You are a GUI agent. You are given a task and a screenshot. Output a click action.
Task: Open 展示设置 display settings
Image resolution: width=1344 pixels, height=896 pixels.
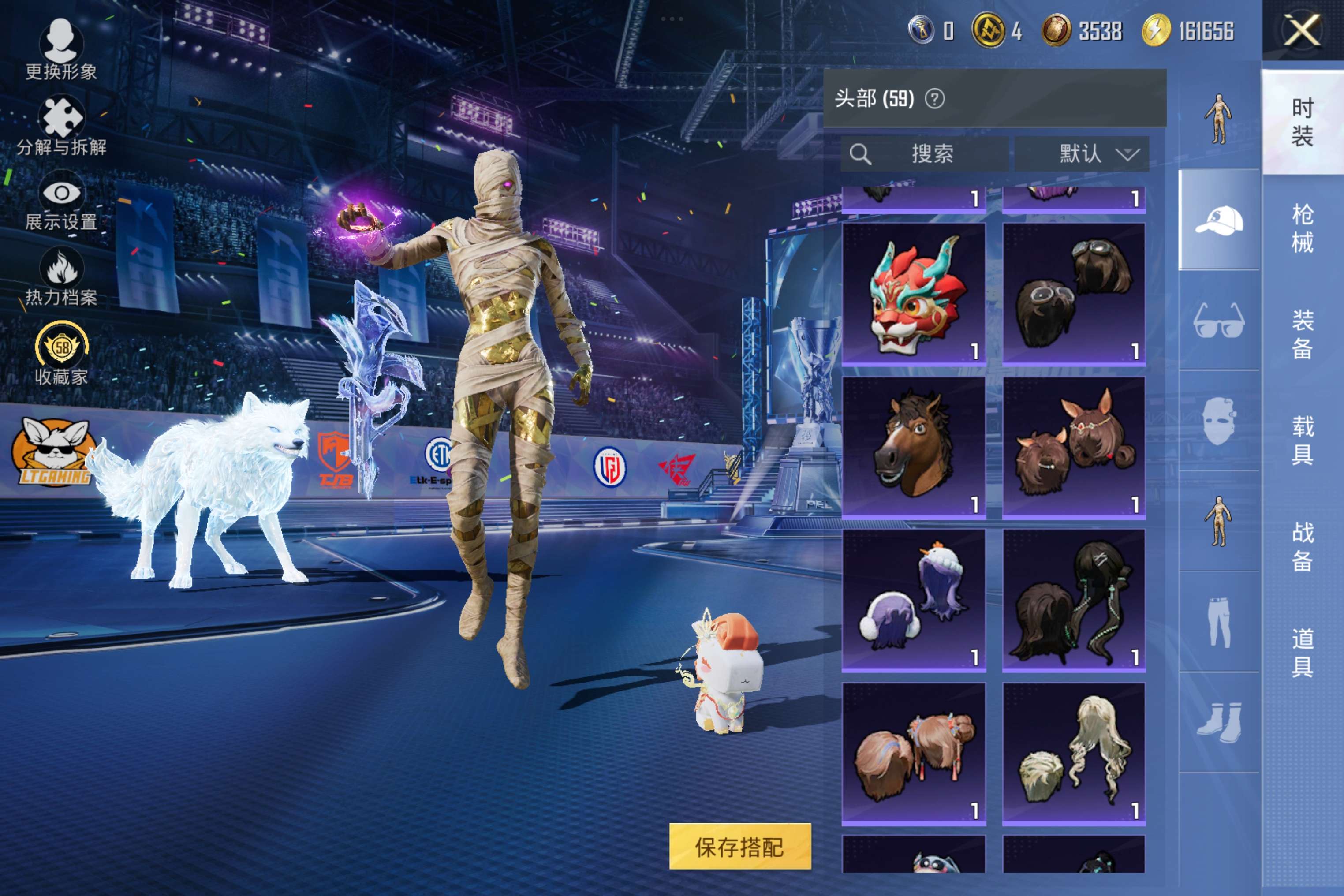pyautogui.click(x=60, y=201)
